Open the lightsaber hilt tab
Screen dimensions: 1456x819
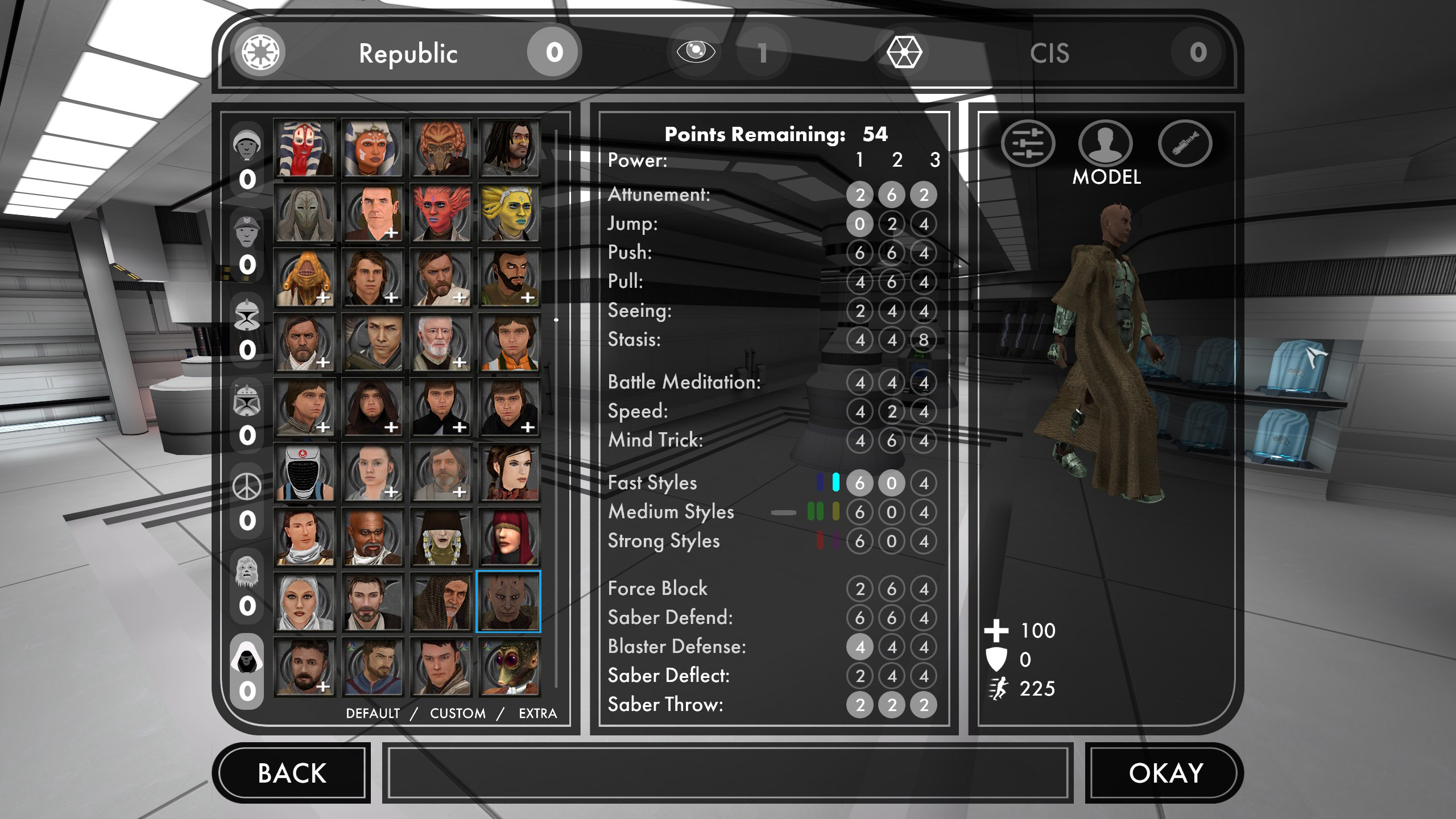[x=1185, y=143]
